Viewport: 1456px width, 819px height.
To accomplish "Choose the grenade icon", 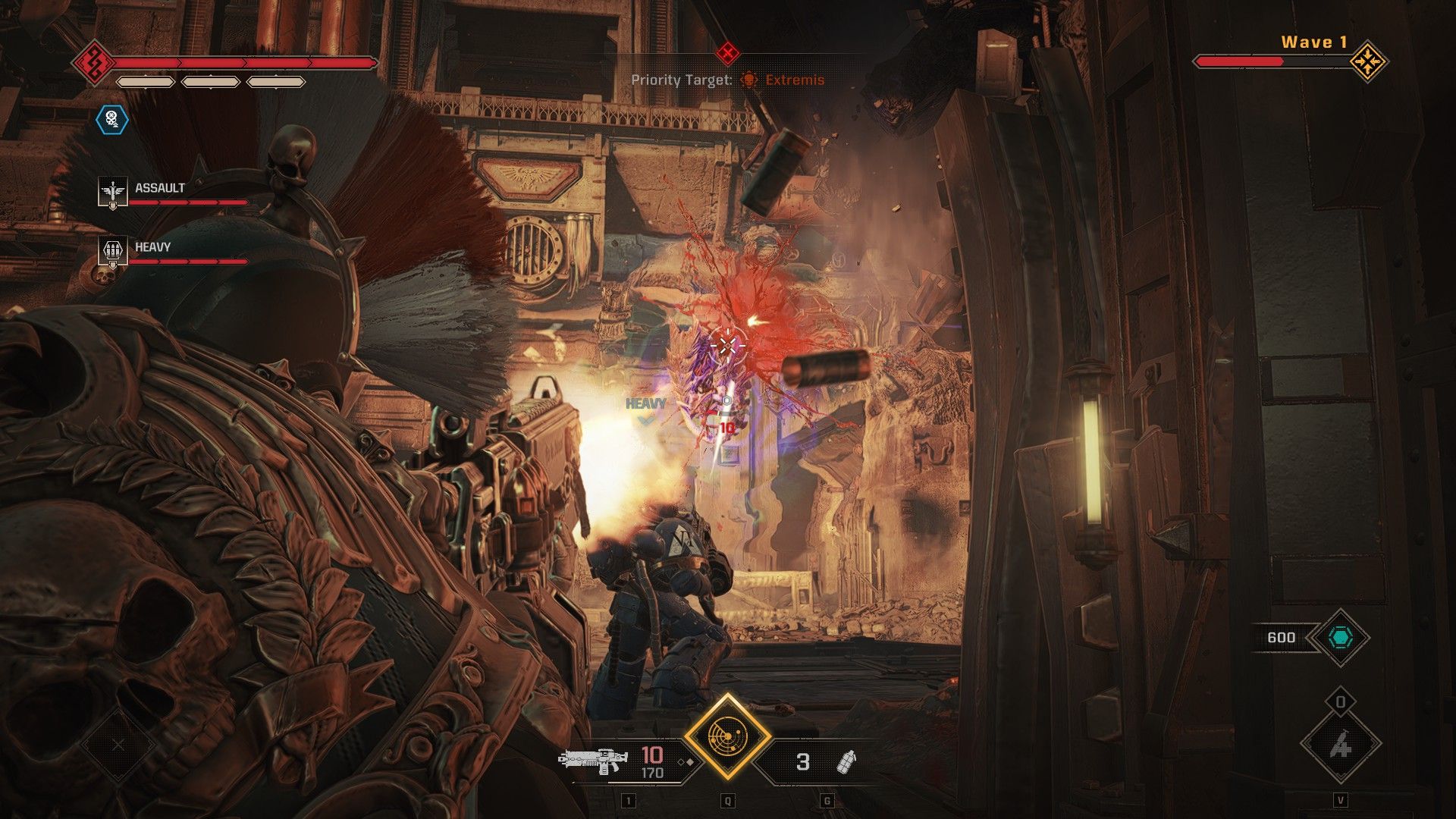I will point(846,761).
